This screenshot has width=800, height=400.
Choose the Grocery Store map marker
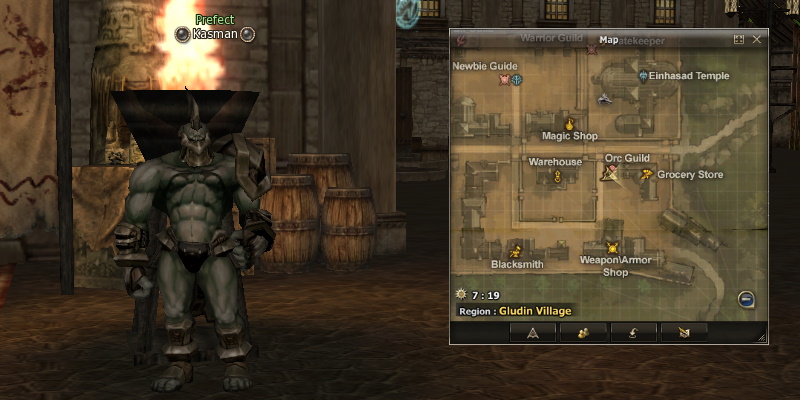pos(647,175)
